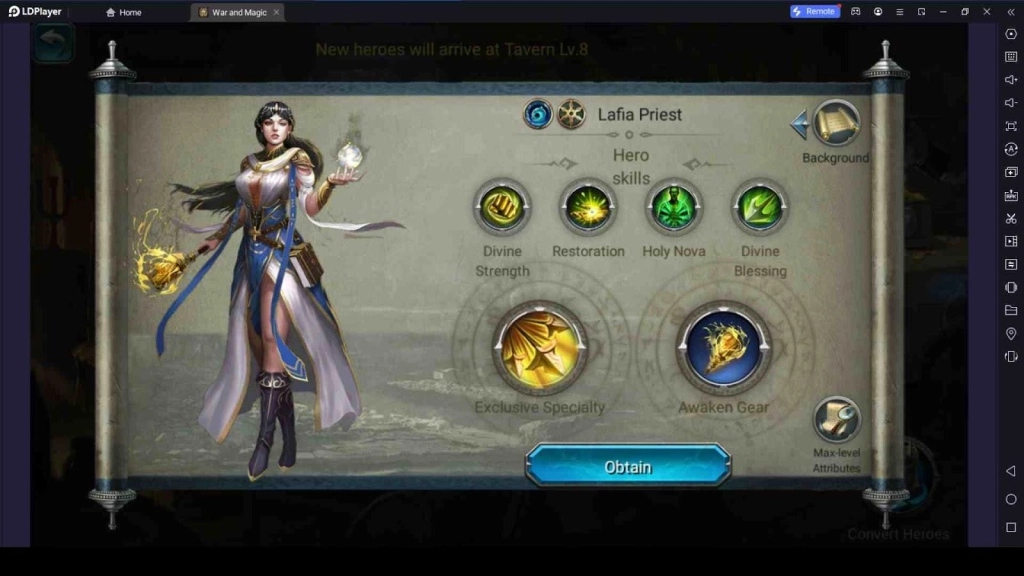View the Holy Nova skill
Screen dimensions: 1024x576
coord(674,207)
